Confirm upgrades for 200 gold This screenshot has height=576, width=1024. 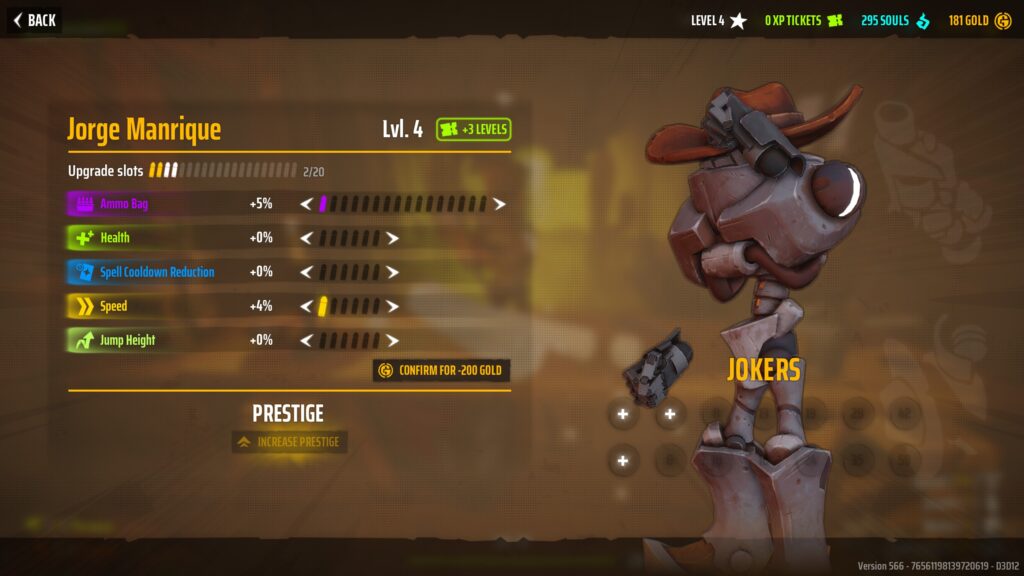(441, 371)
